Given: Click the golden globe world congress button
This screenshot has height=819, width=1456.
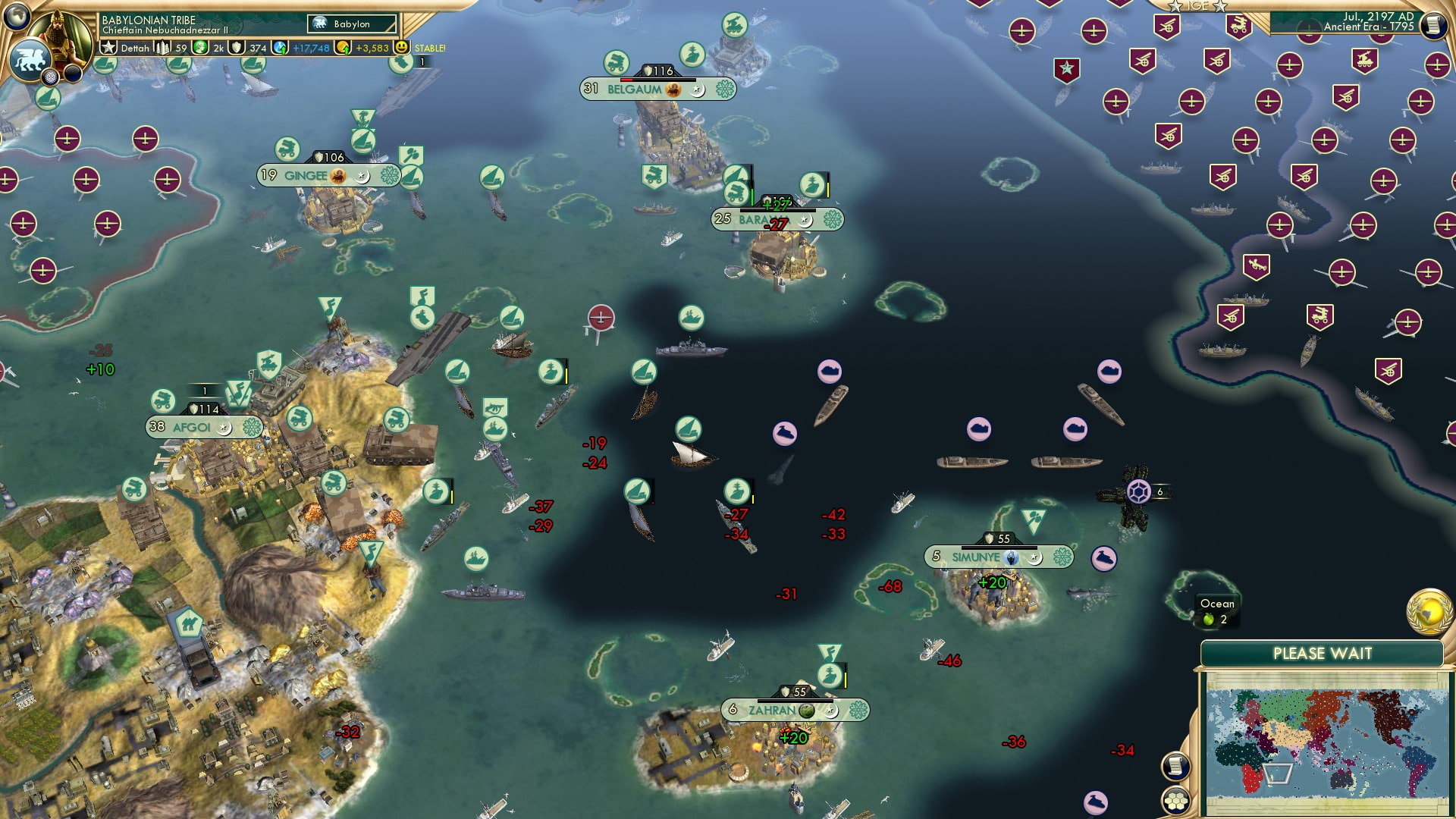Looking at the screenshot, I should coord(1429,611).
